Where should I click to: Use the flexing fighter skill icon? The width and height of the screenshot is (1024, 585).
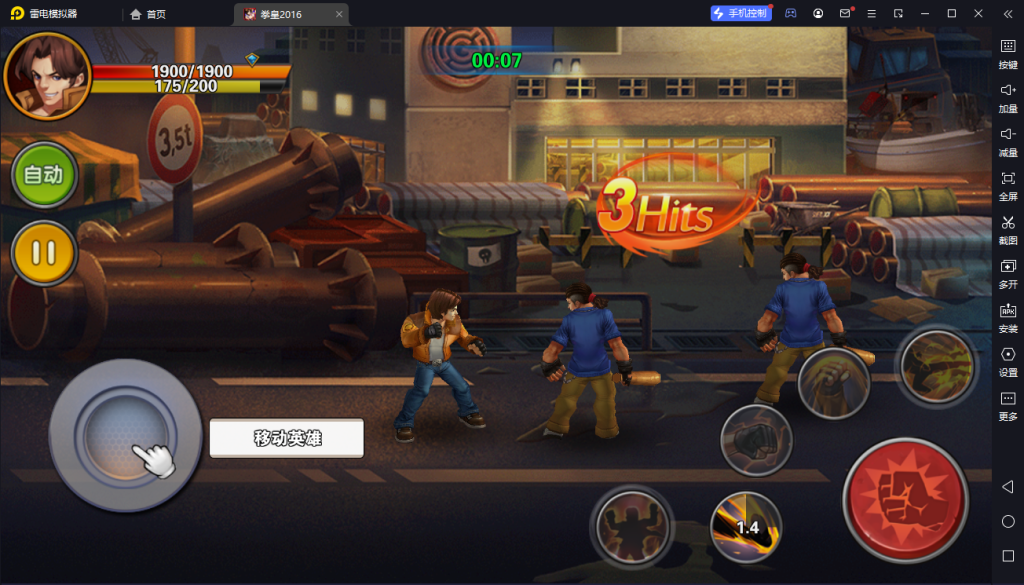pos(632,524)
